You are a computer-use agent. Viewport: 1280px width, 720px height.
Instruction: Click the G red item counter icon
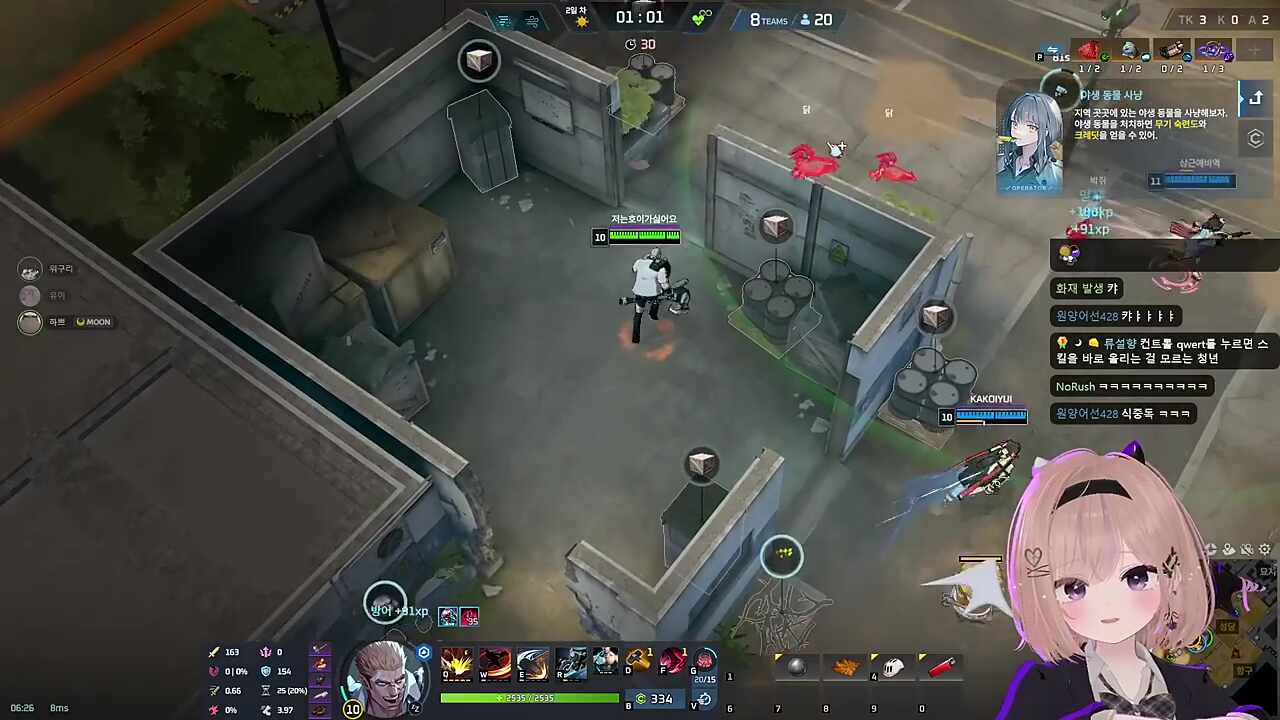tap(705, 661)
